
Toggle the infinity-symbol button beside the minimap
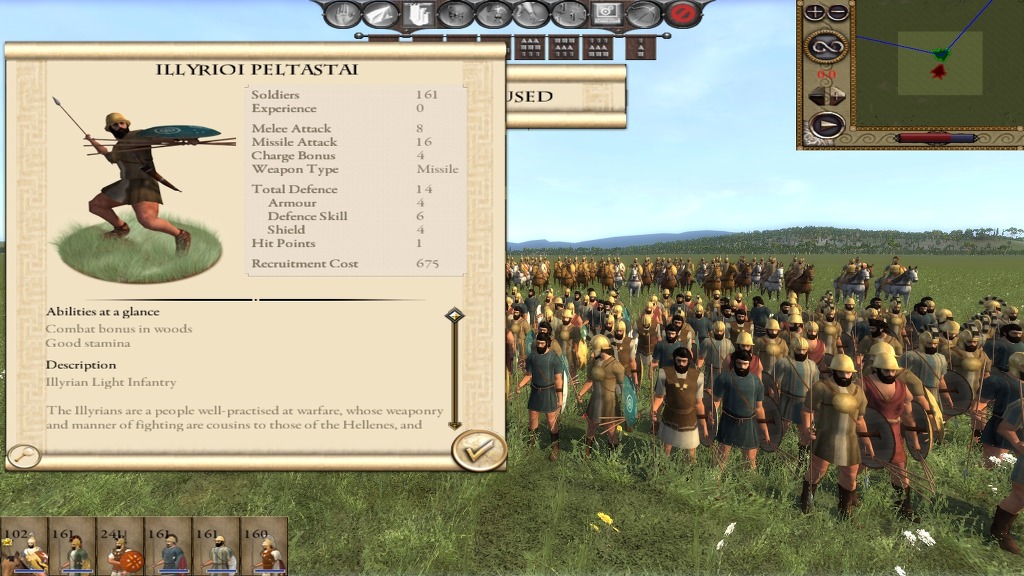click(826, 45)
